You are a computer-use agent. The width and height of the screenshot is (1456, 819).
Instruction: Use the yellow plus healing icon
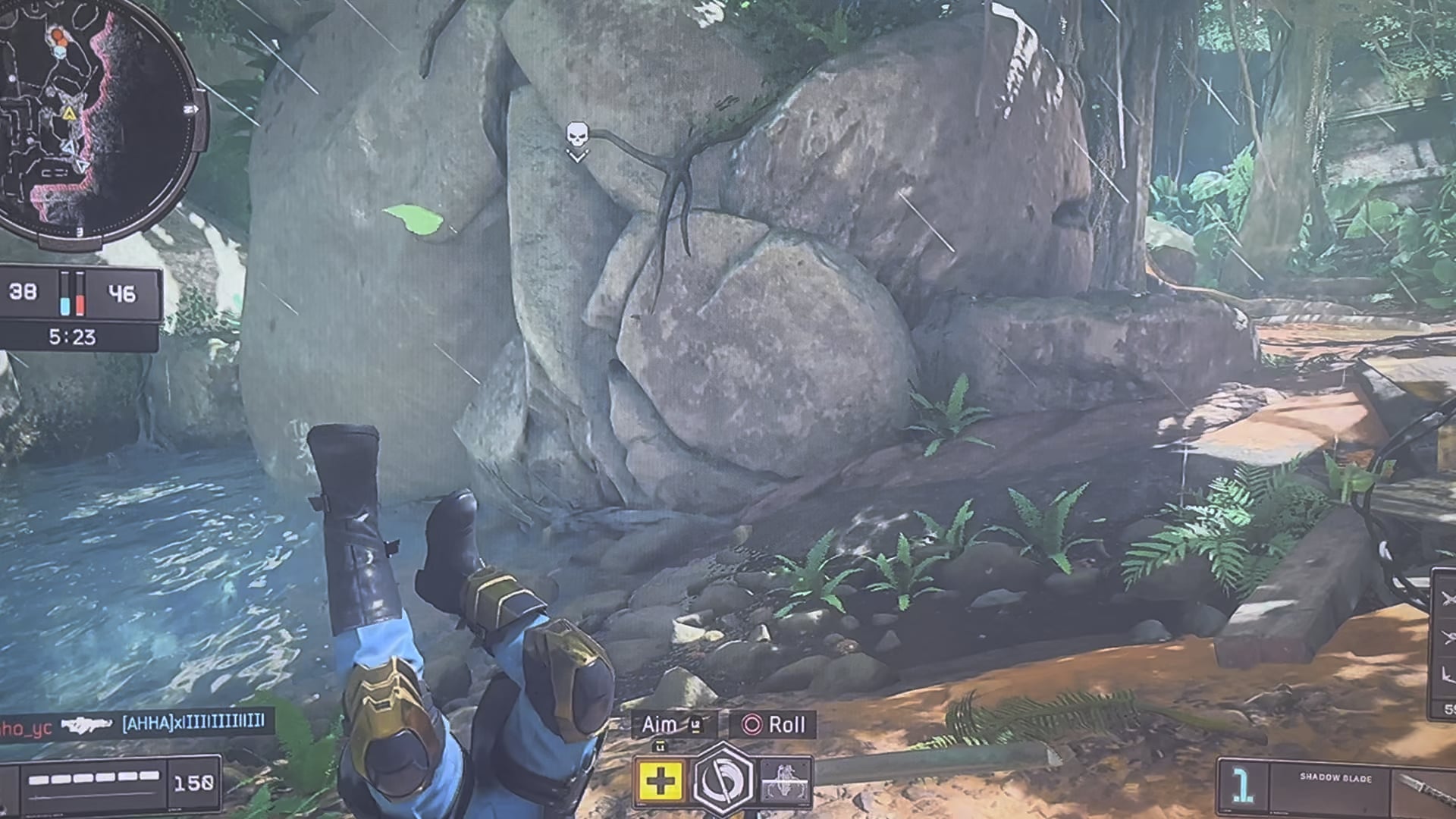tap(660, 780)
